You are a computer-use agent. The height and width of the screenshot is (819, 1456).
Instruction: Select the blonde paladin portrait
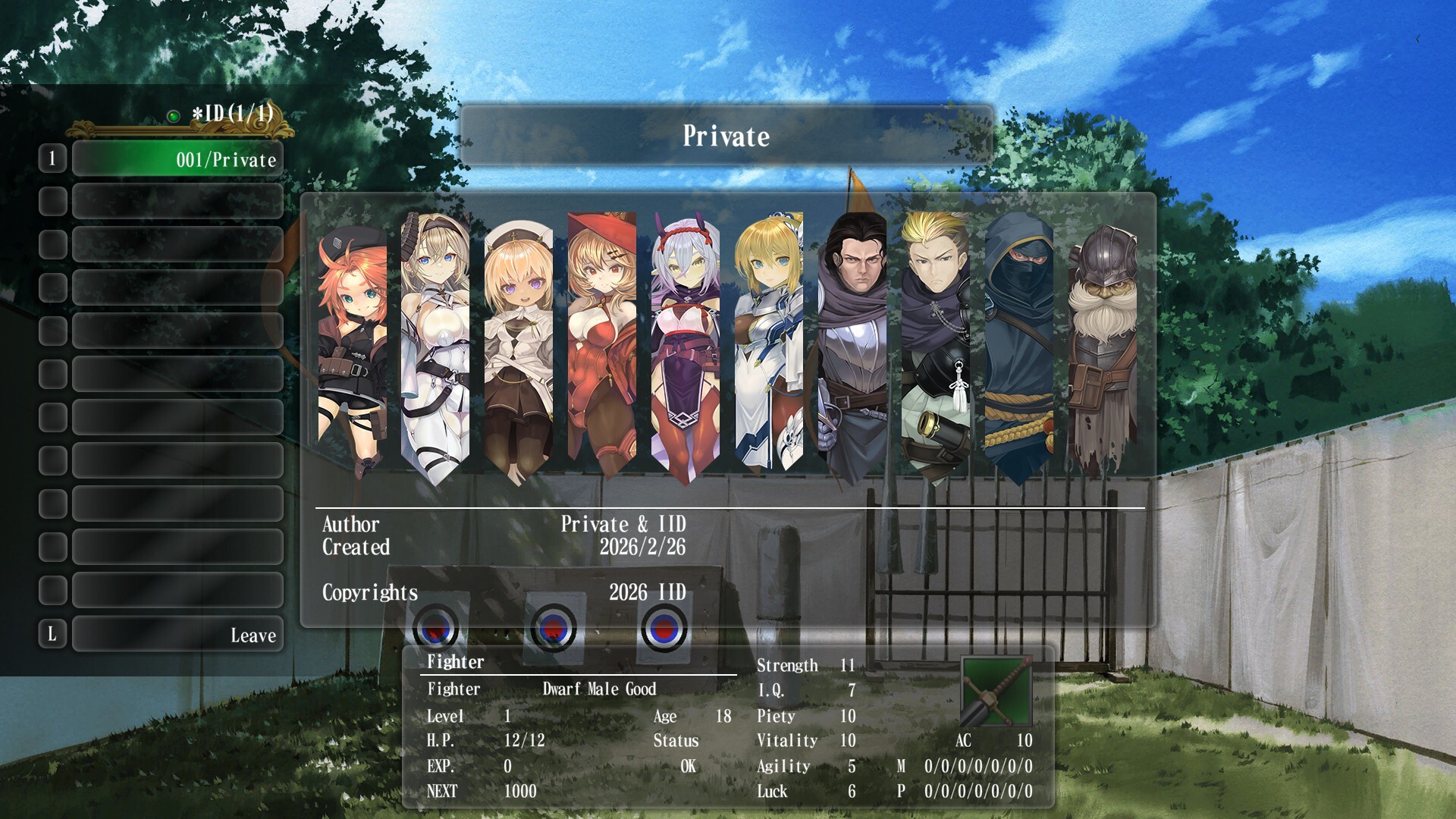pyautogui.click(x=770, y=341)
